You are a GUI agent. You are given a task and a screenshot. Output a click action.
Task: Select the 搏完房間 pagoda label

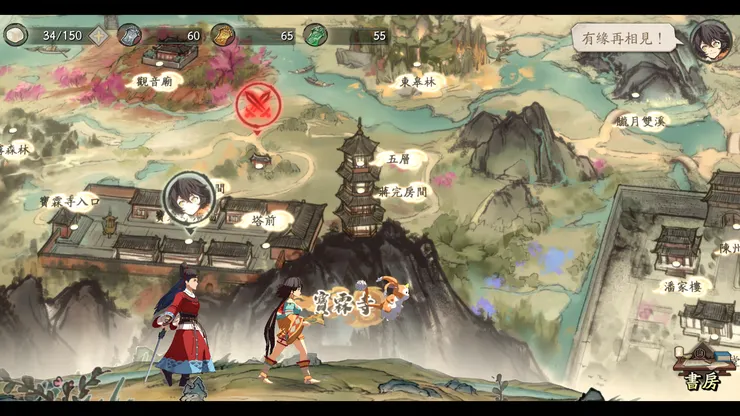pos(403,191)
